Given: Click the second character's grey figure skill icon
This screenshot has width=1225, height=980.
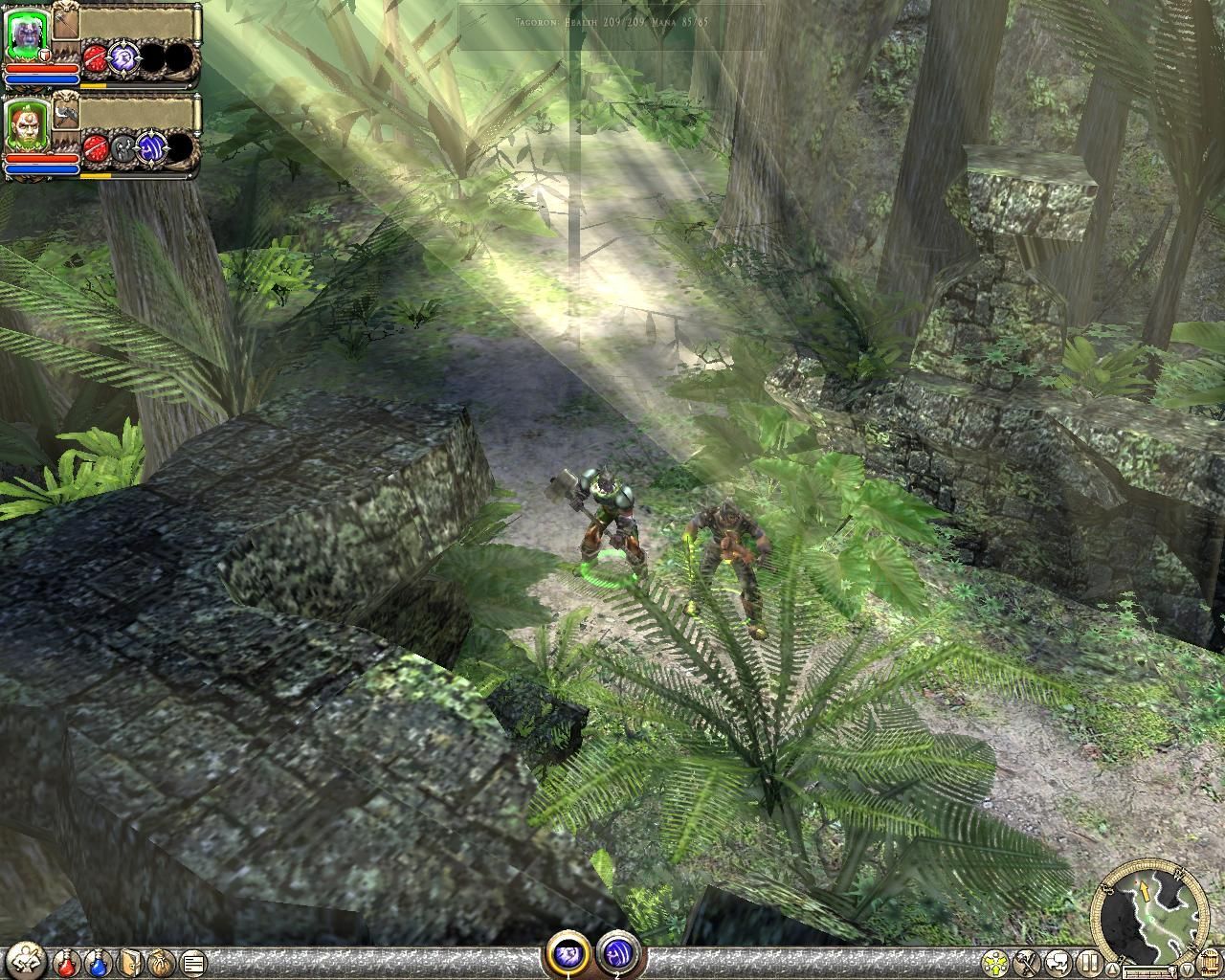Looking at the screenshot, I should 123,147.
